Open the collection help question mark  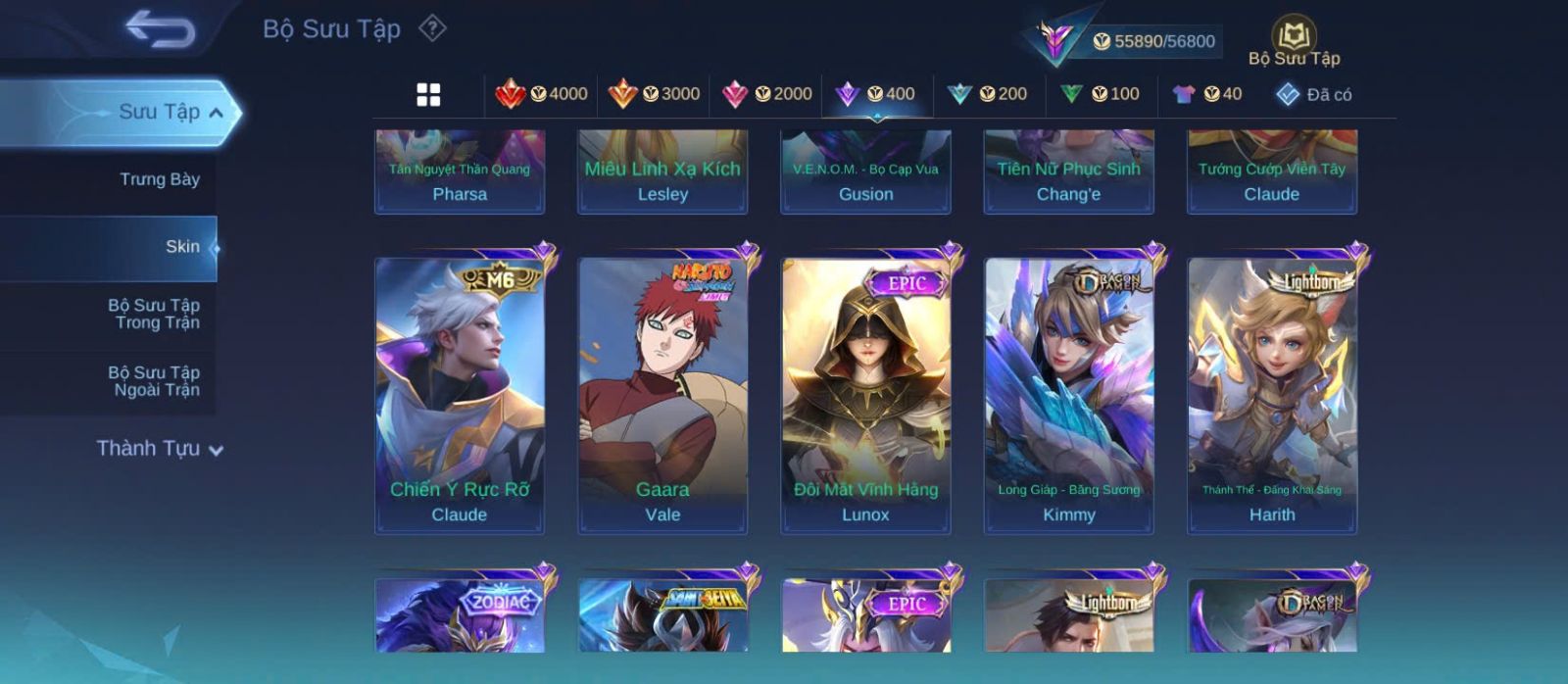point(432,28)
